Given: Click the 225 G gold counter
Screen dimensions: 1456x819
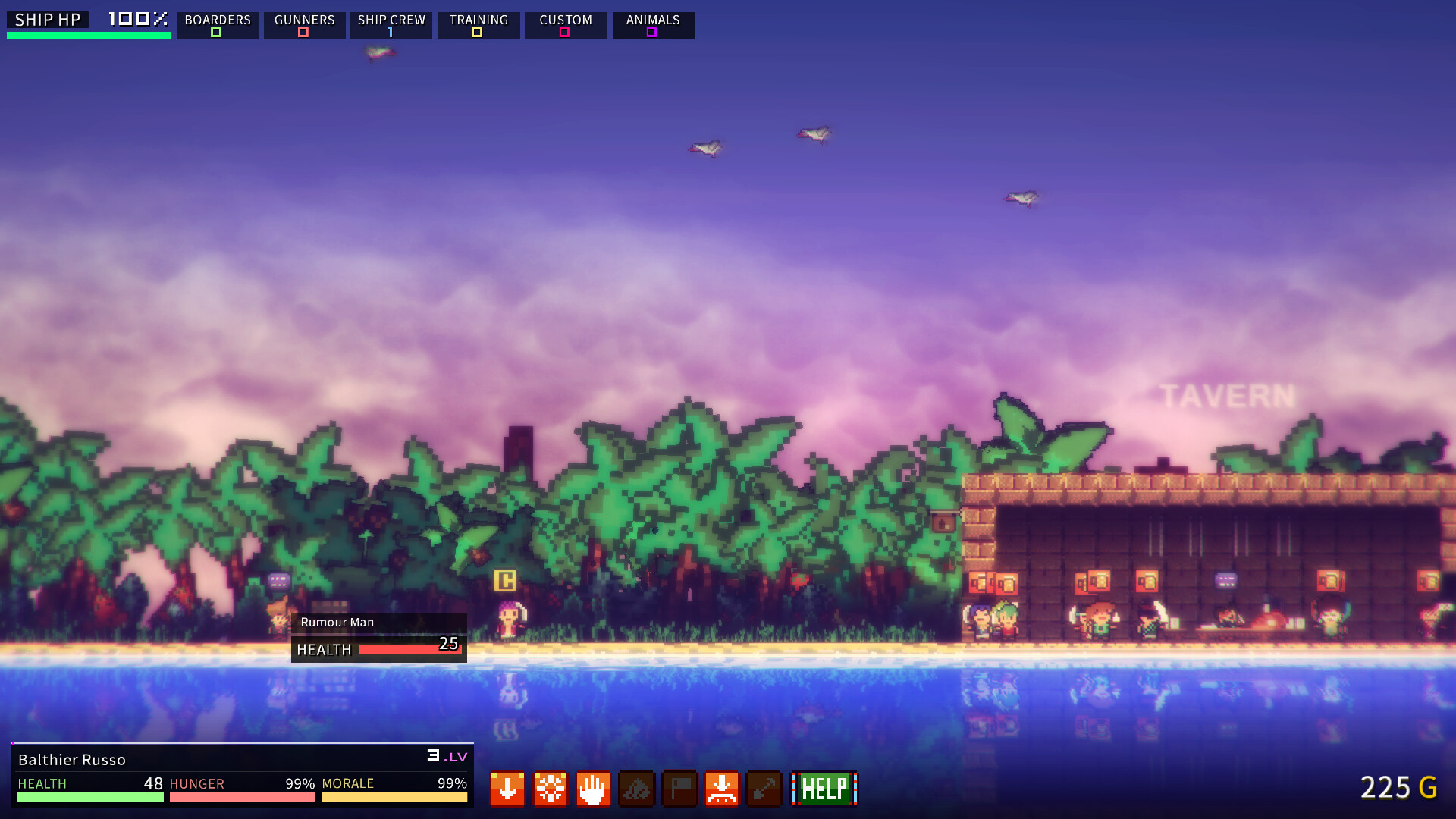Looking at the screenshot, I should [1398, 788].
